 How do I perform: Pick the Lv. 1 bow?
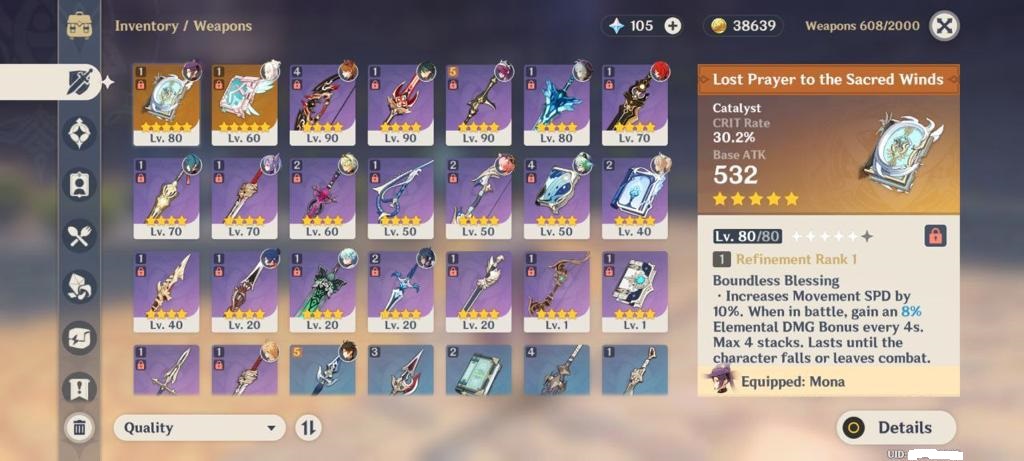point(556,290)
